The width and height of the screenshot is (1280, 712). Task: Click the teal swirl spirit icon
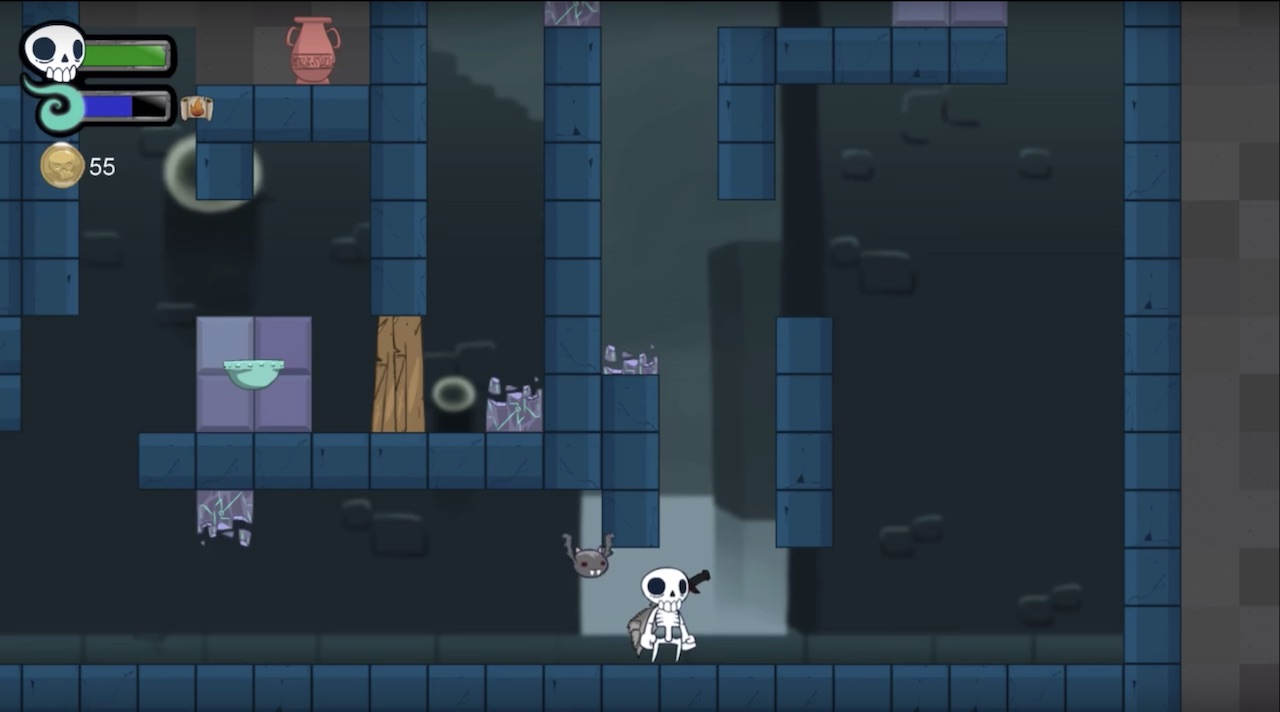57,108
